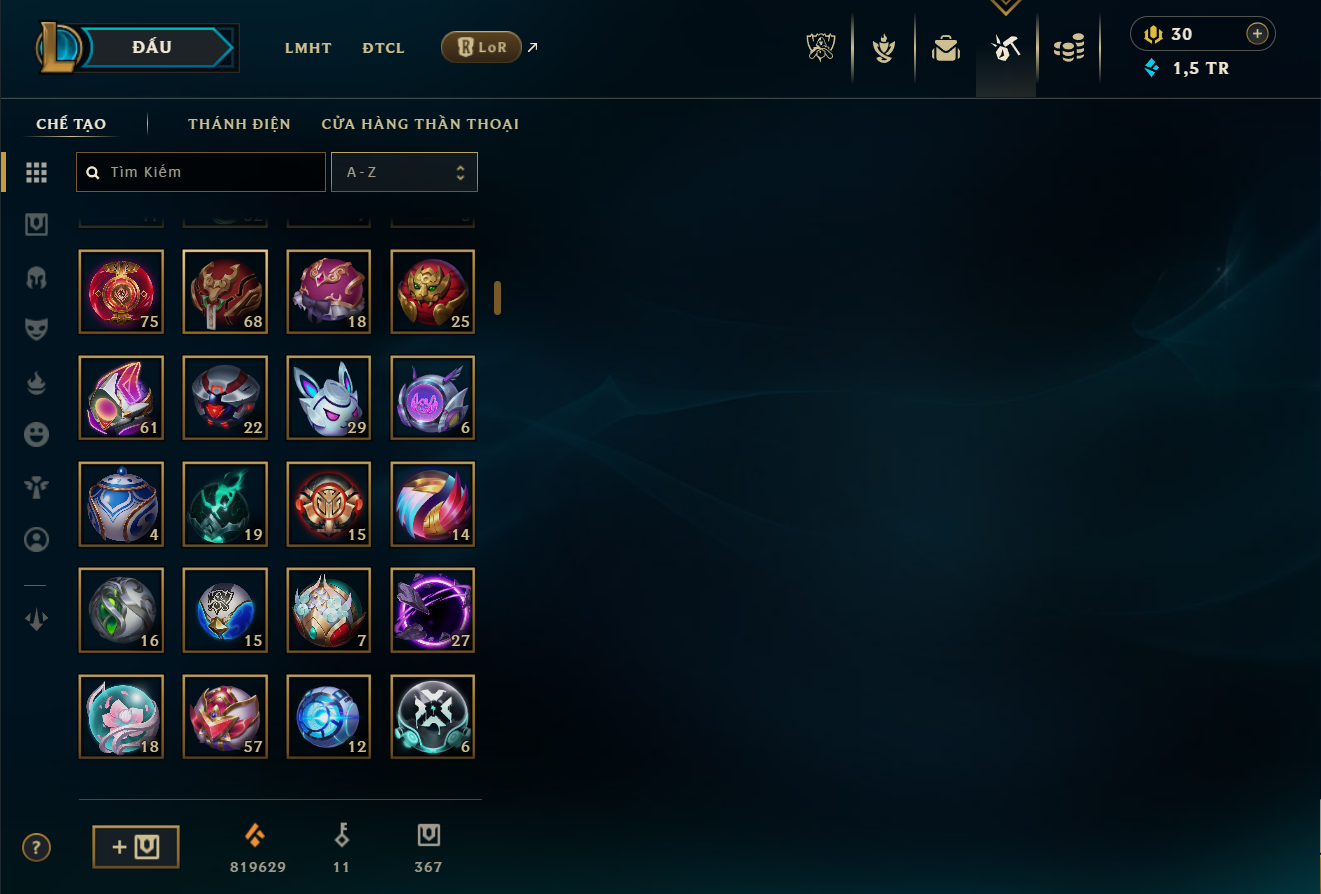
Task: Launch the LoR external link
Action: coord(482,47)
